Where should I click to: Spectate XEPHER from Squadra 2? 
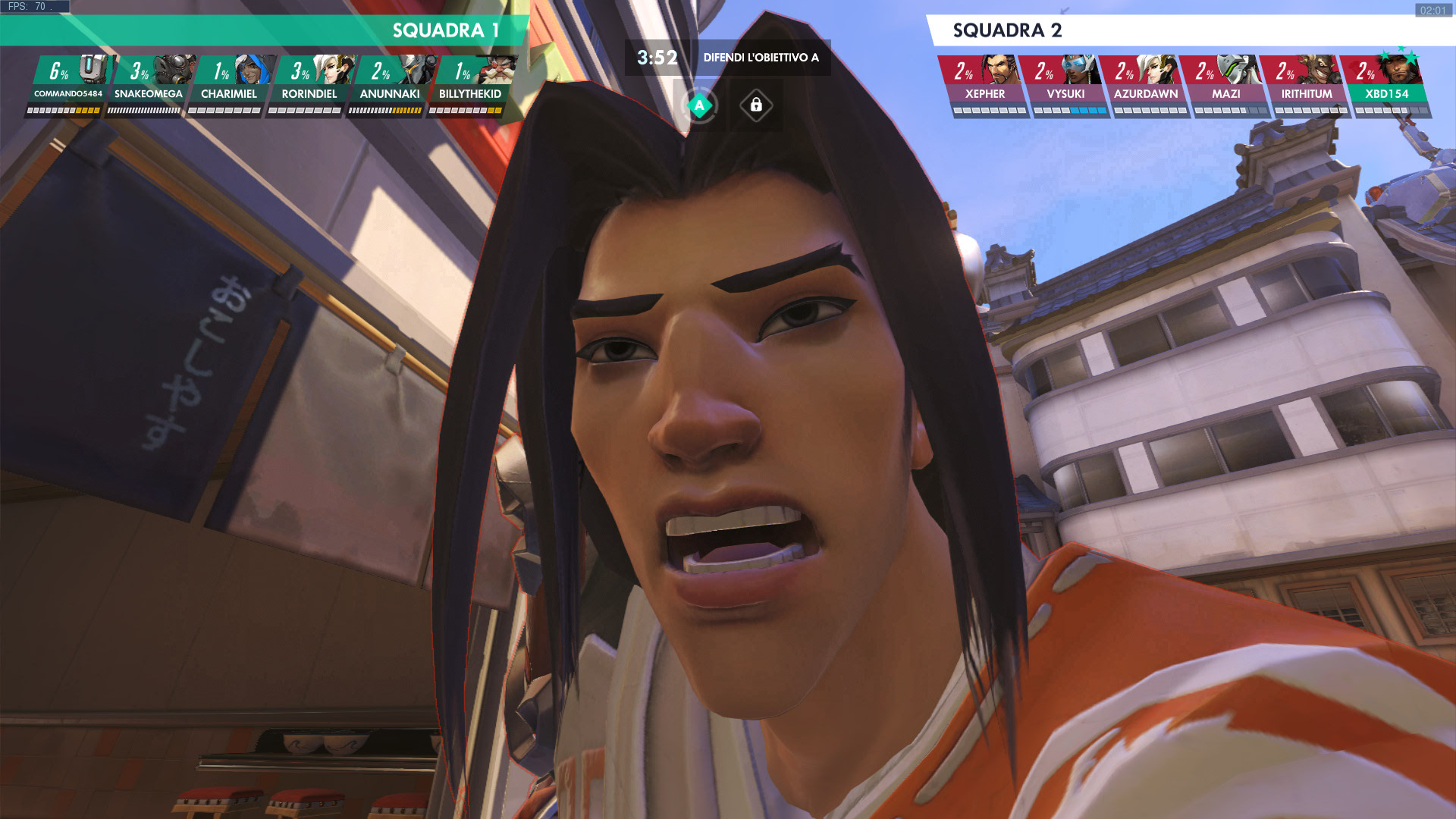click(x=985, y=83)
